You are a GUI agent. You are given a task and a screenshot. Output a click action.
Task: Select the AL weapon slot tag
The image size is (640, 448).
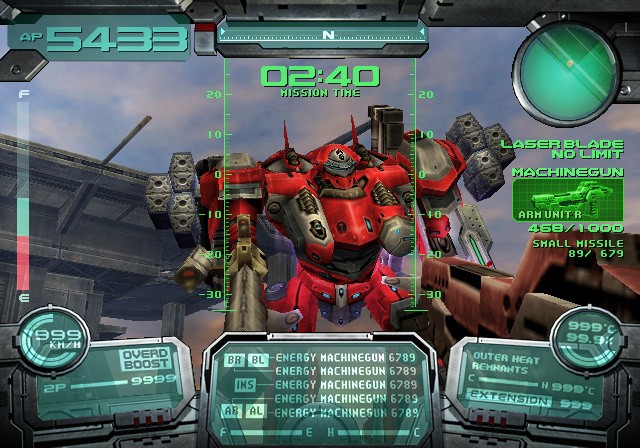pos(258,411)
